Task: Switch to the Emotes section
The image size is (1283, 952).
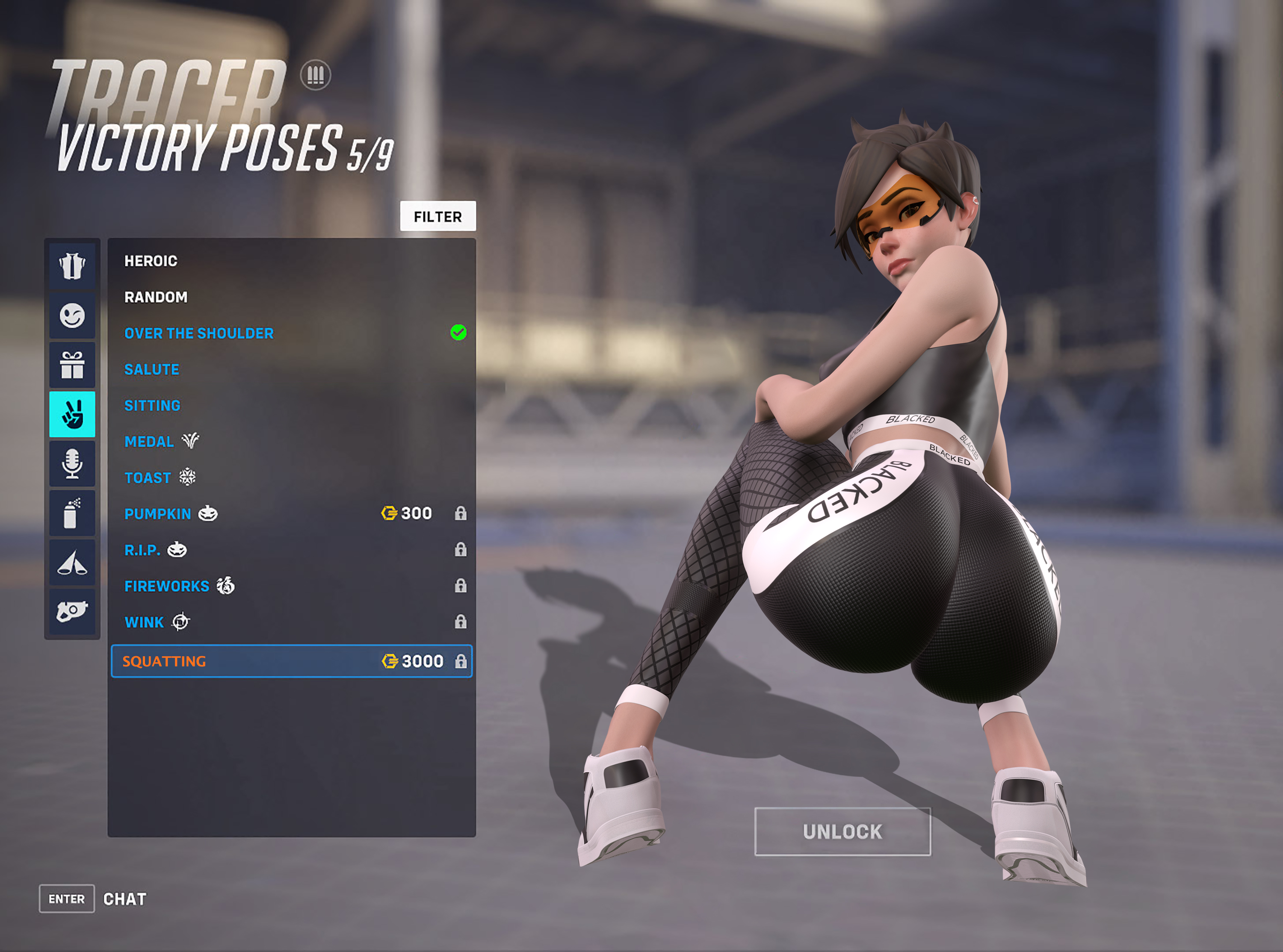Action: click(72, 315)
